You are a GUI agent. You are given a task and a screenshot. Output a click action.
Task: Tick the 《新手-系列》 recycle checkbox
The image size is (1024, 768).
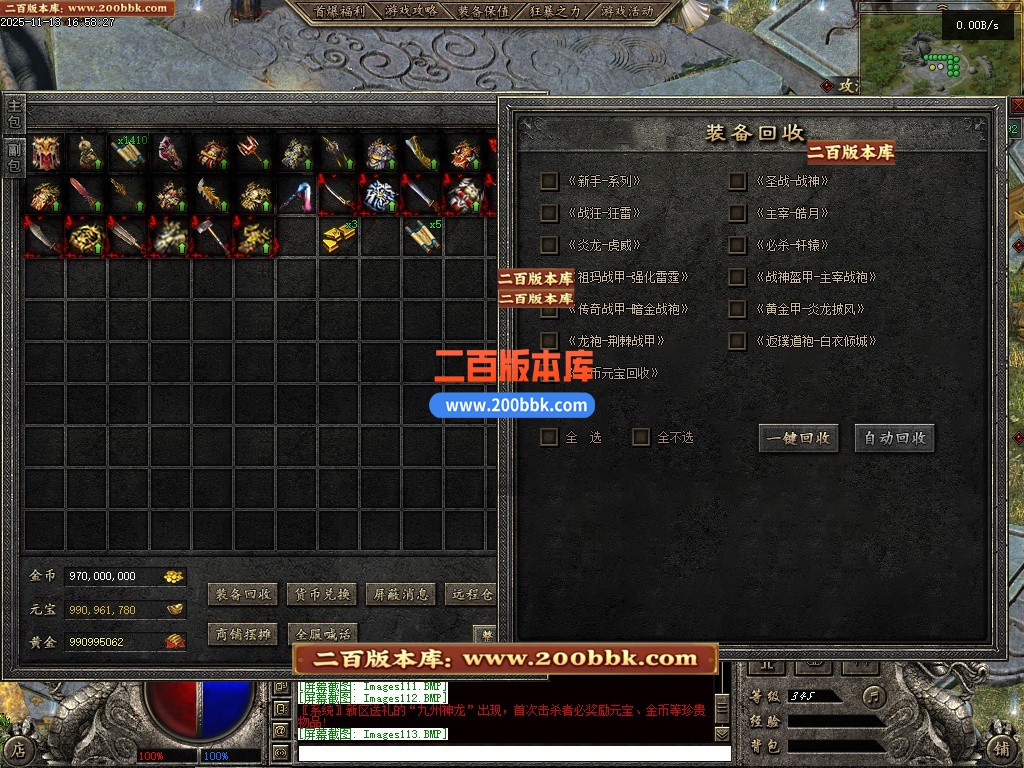point(549,181)
